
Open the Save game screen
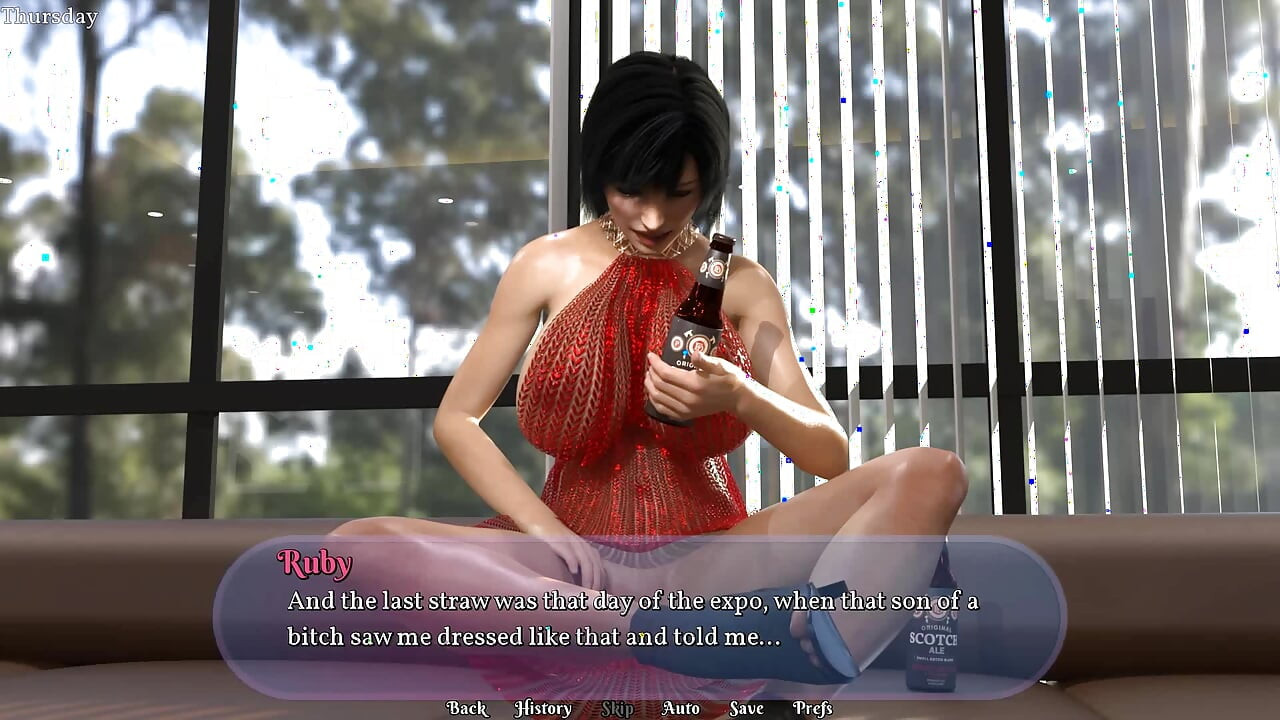(746, 708)
